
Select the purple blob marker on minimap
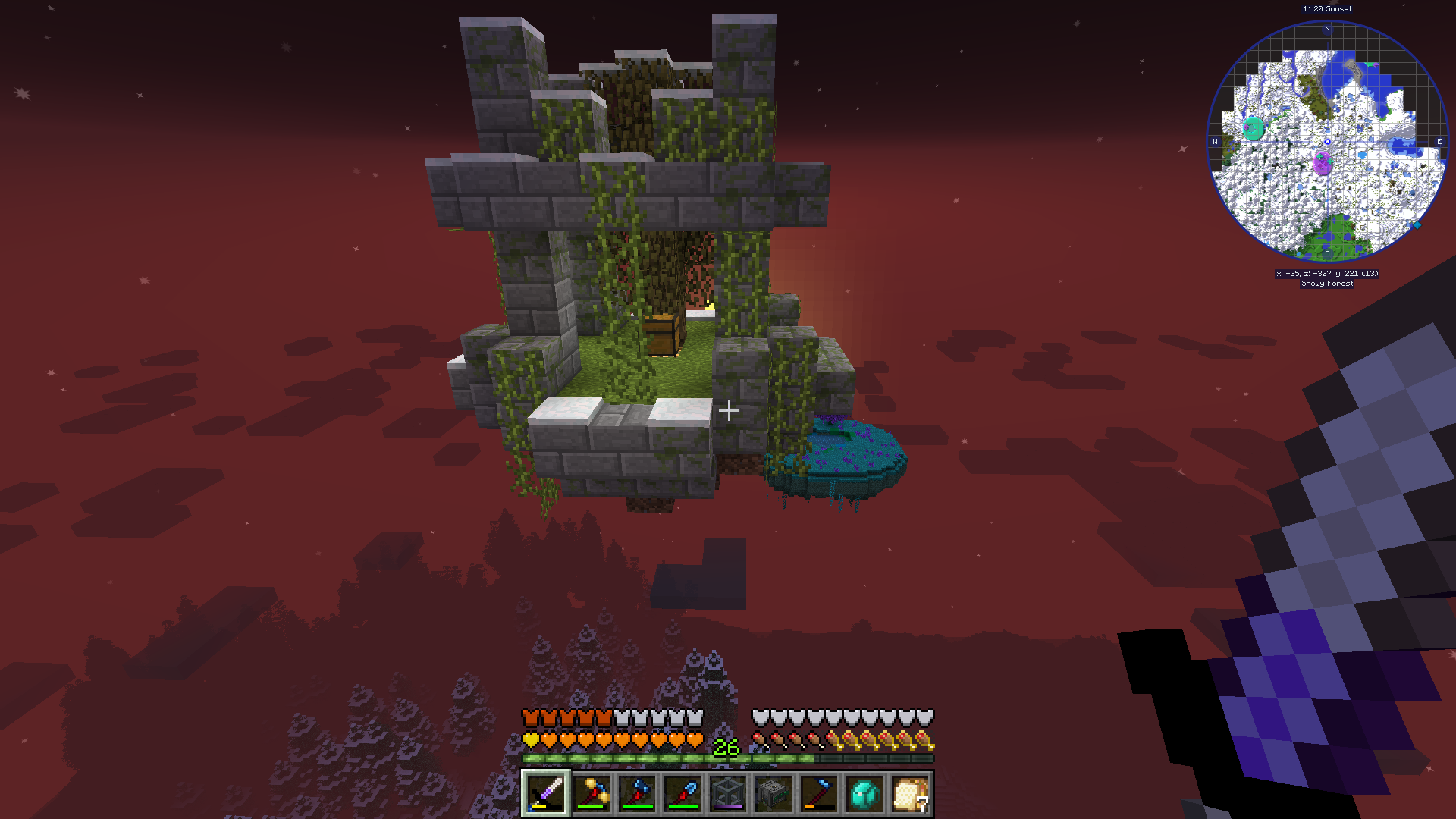(x=1323, y=163)
